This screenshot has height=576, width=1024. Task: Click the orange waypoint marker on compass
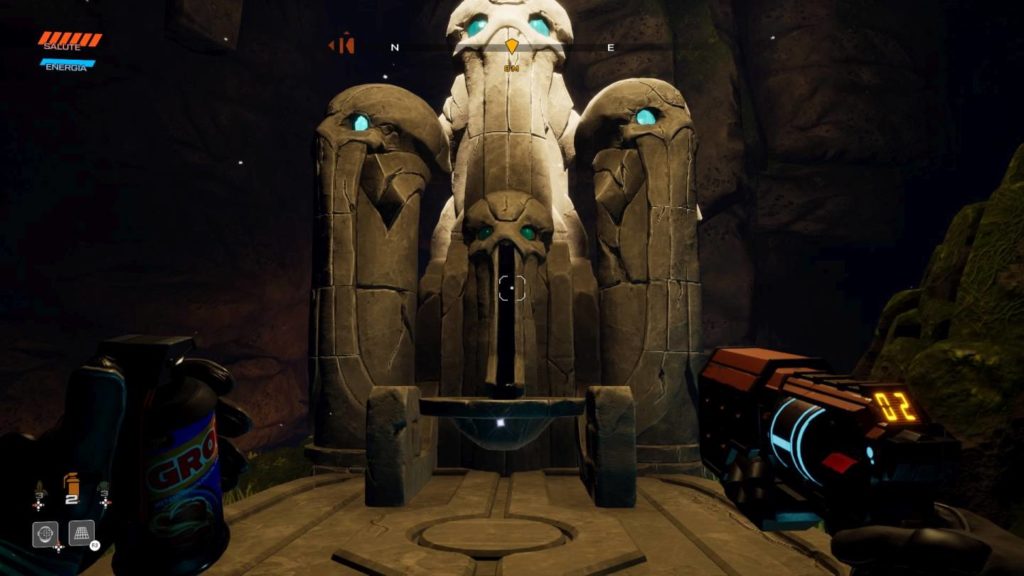[512, 47]
